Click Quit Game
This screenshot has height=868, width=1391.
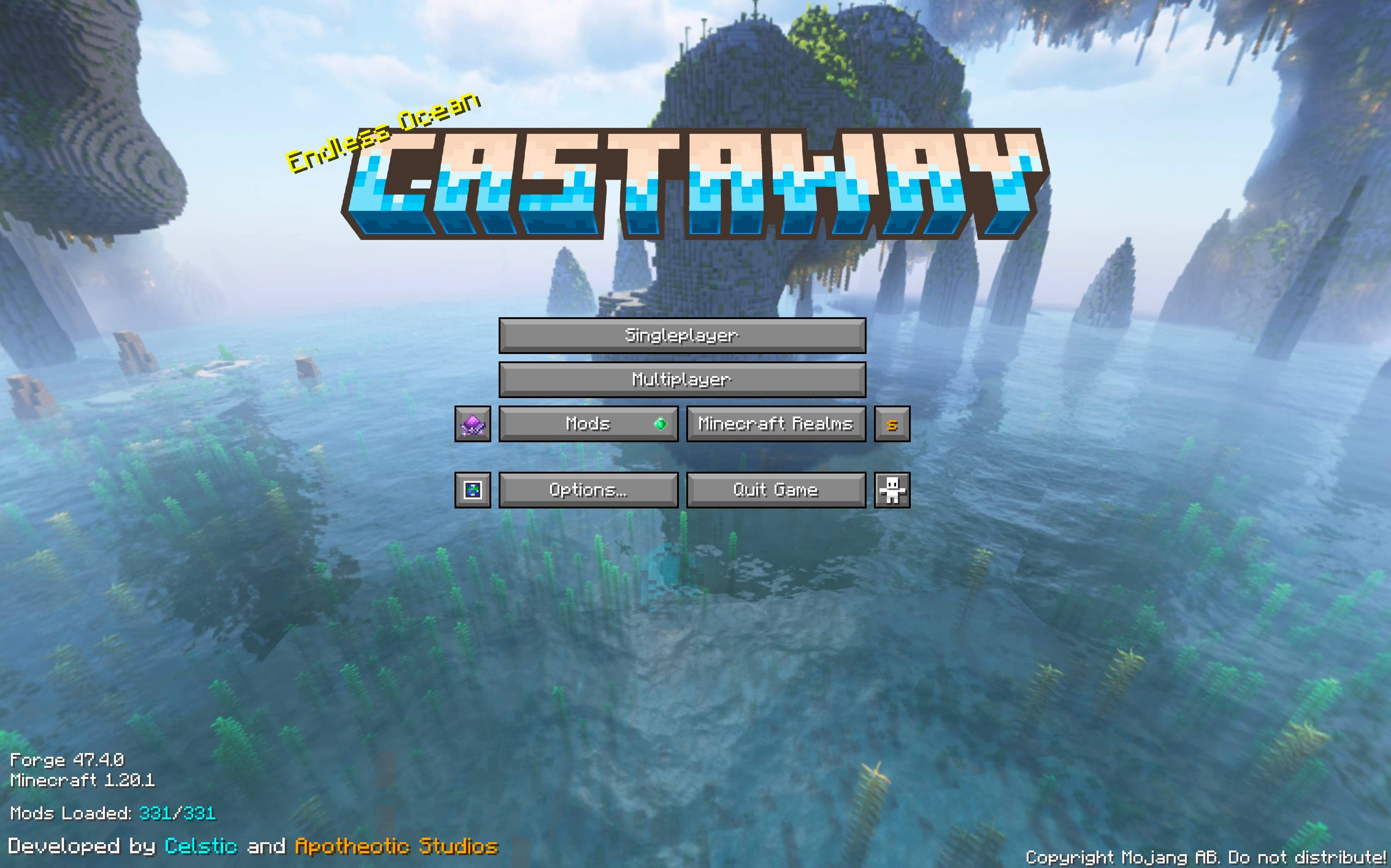tap(776, 490)
